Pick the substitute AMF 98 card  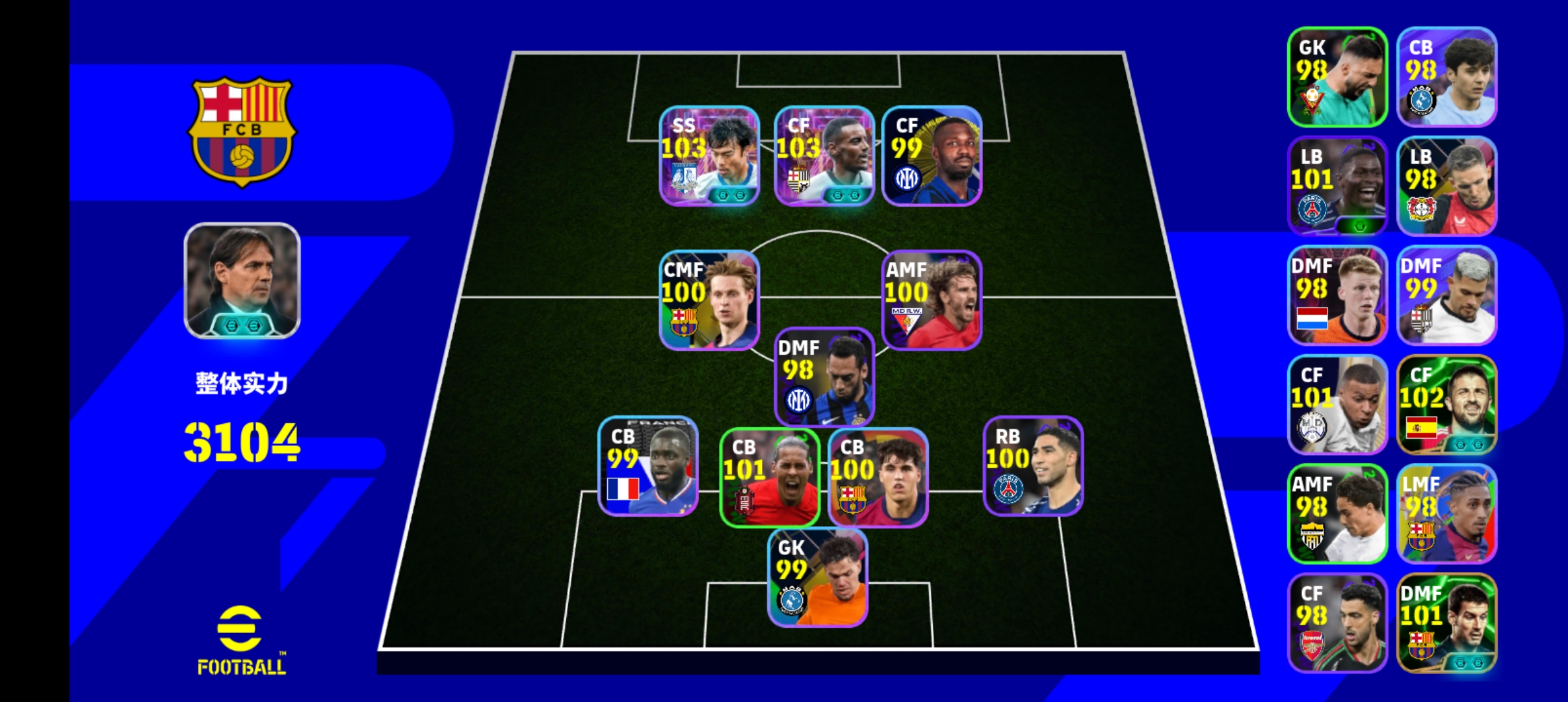coord(1337,513)
